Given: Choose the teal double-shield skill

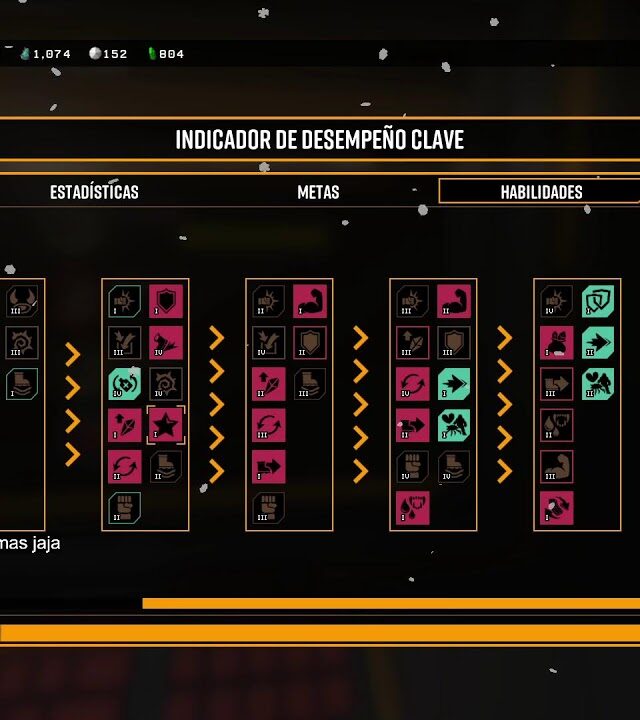Looking at the screenshot, I should [x=598, y=301].
